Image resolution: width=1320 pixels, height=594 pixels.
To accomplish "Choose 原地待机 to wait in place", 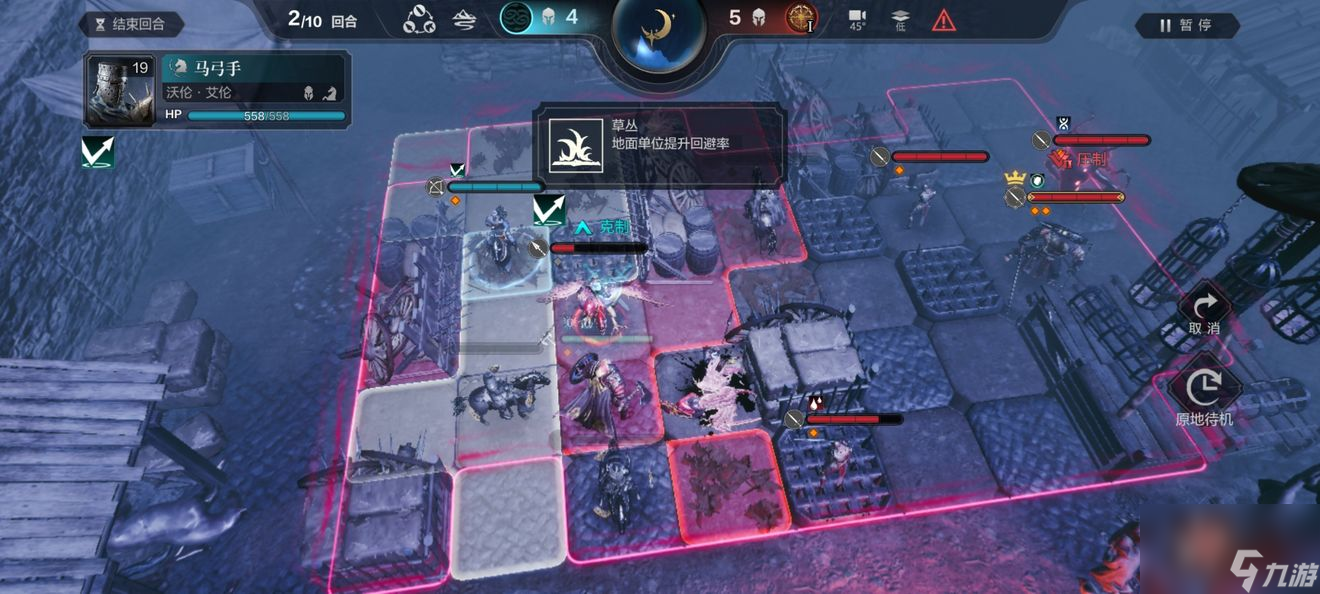I will [x=1204, y=393].
